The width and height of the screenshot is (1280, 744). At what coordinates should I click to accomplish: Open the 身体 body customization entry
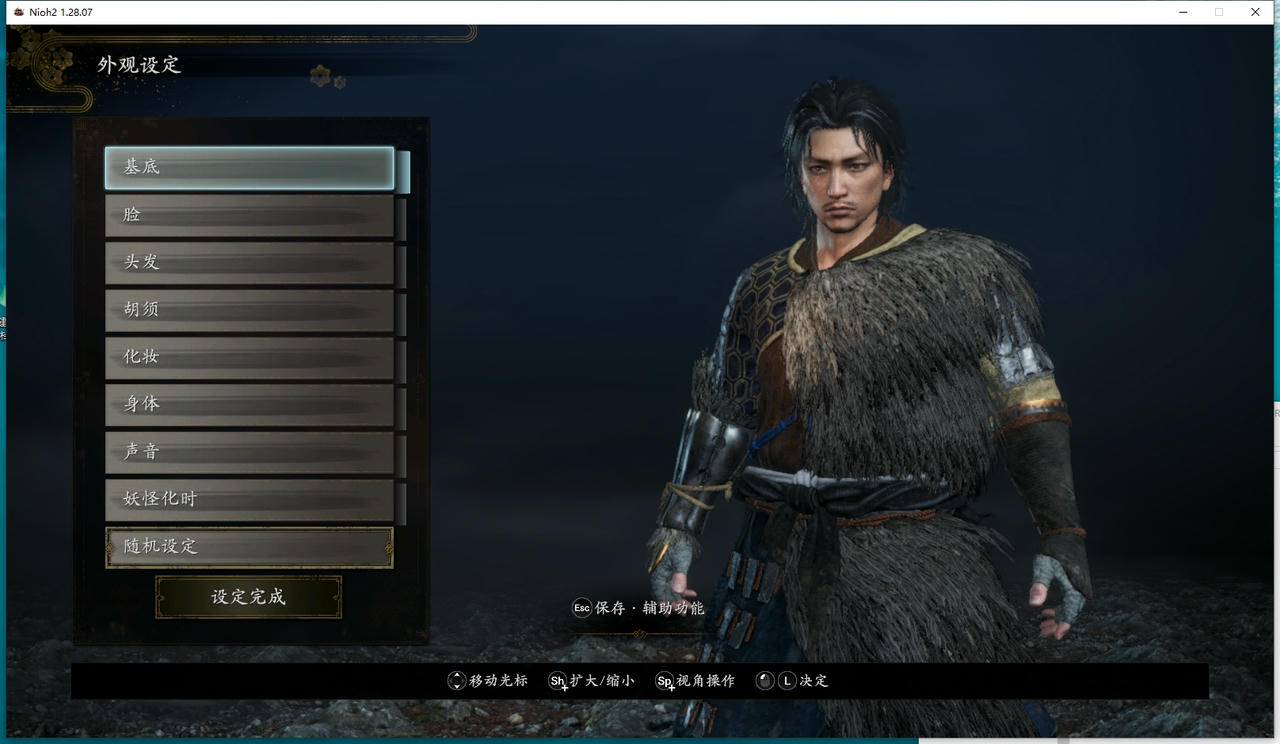(x=248, y=404)
